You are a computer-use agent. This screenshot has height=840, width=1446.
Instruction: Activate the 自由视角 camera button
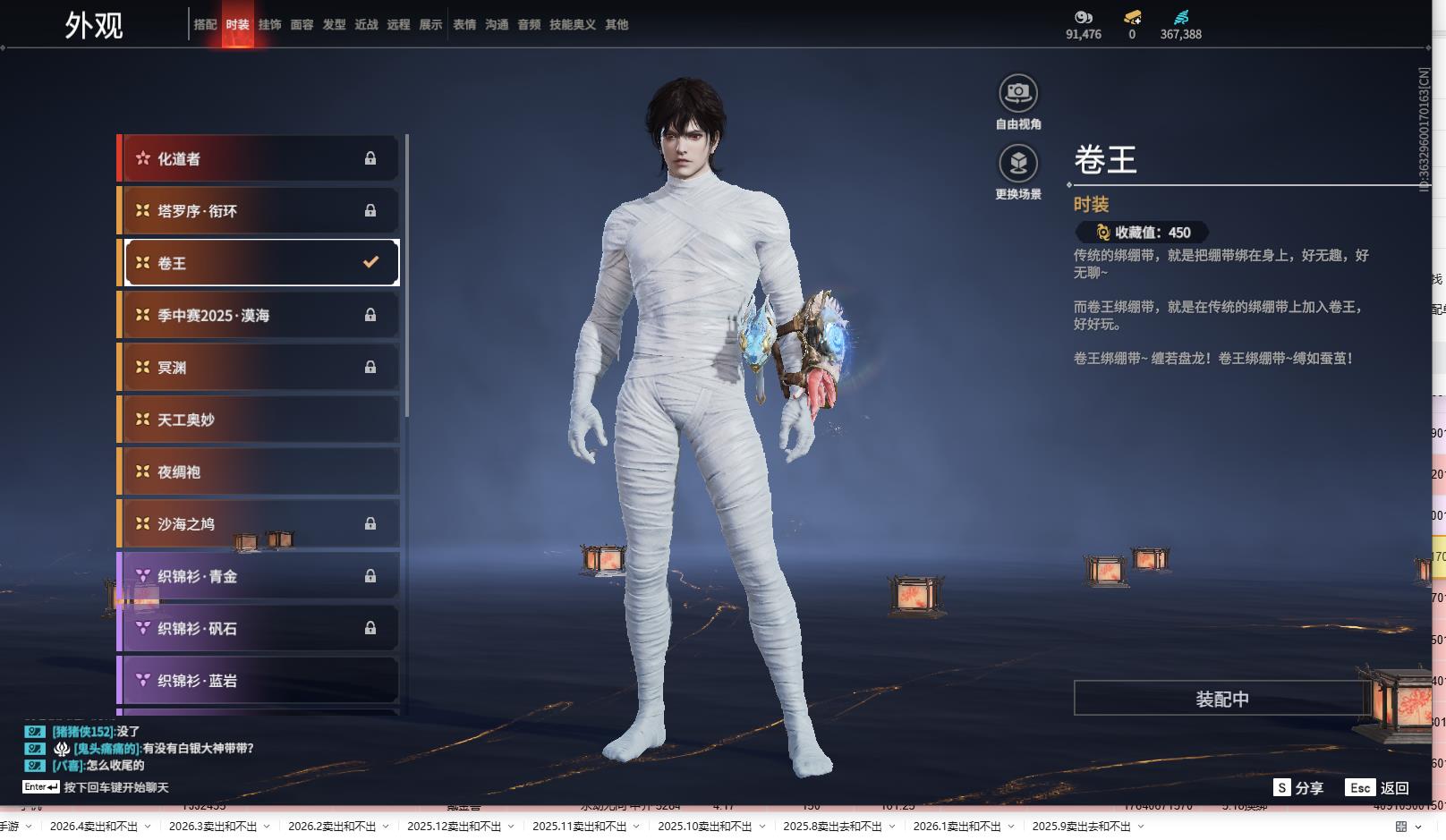pyautogui.click(x=1018, y=93)
